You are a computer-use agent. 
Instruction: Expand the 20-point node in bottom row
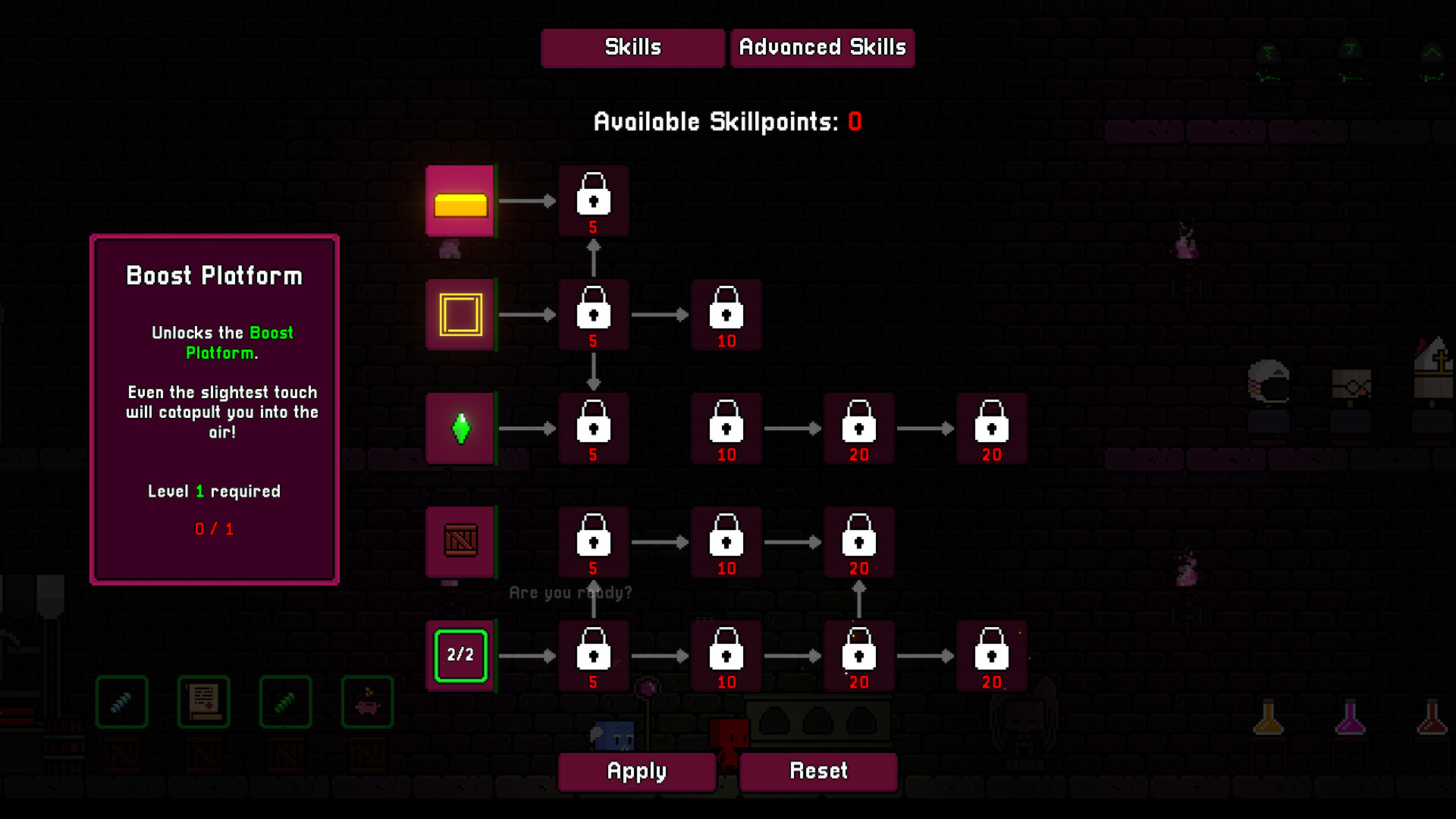858,656
